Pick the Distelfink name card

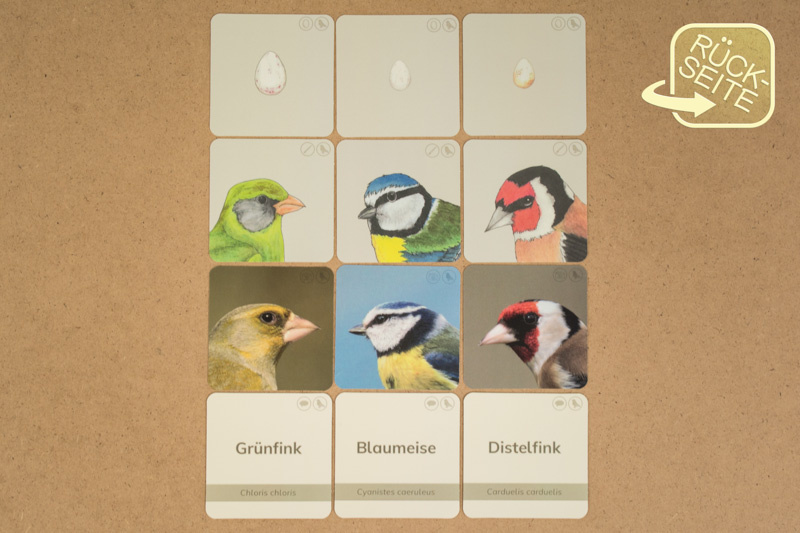click(525, 455)
